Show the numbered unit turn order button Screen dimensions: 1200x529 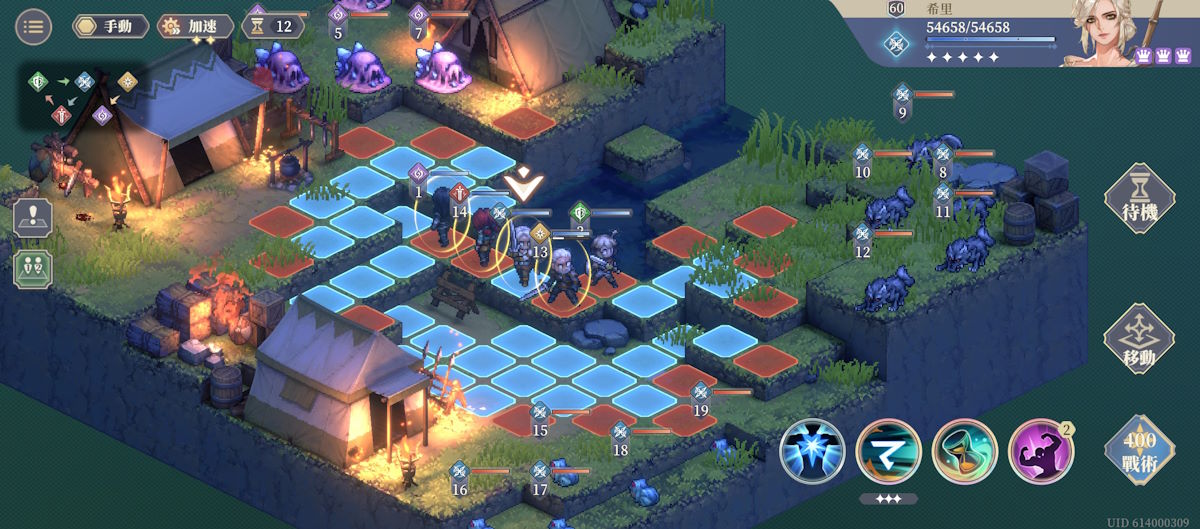point(33,269)
